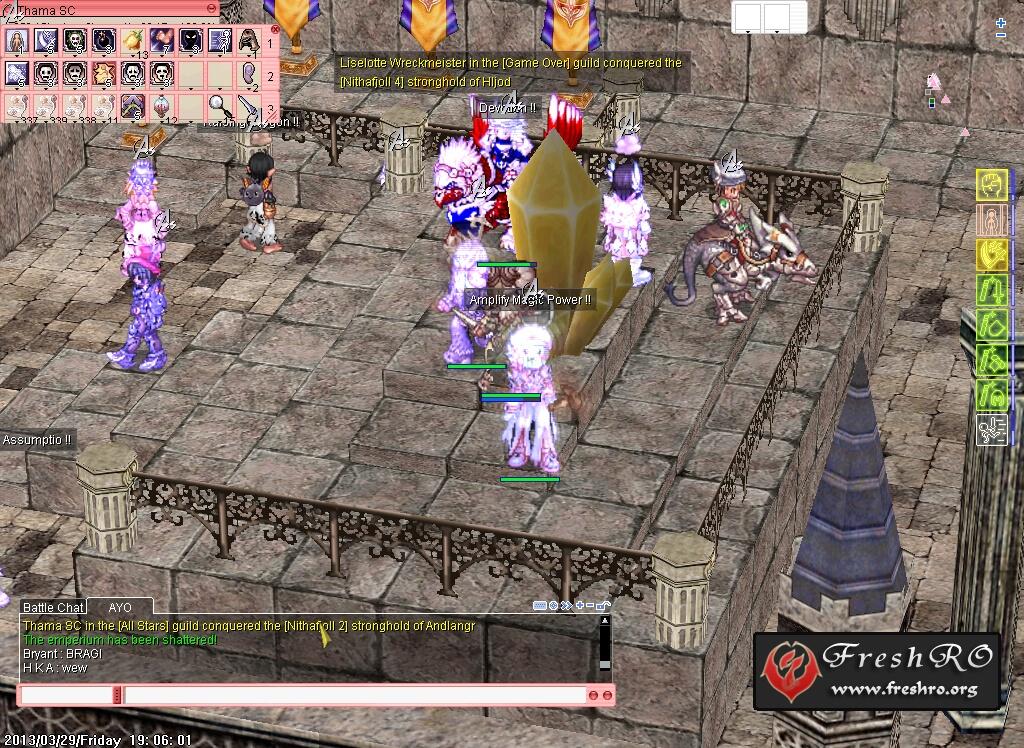Use the magnifying glass item slot

[x=219, y=105]
